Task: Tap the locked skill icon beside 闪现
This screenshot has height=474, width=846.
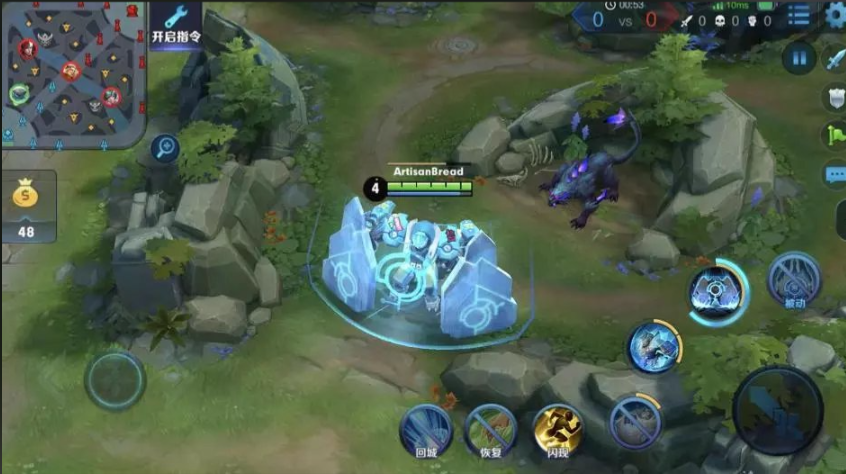Action: pyautogui.click(x=636, y=420)
